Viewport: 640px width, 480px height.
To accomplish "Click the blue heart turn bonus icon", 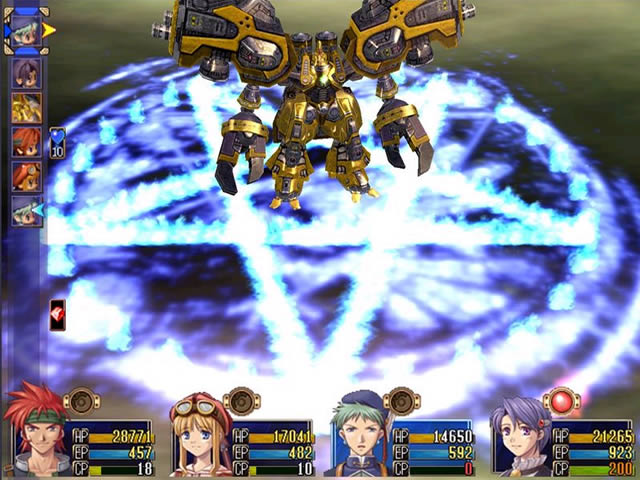I will [x=57, y=143].
